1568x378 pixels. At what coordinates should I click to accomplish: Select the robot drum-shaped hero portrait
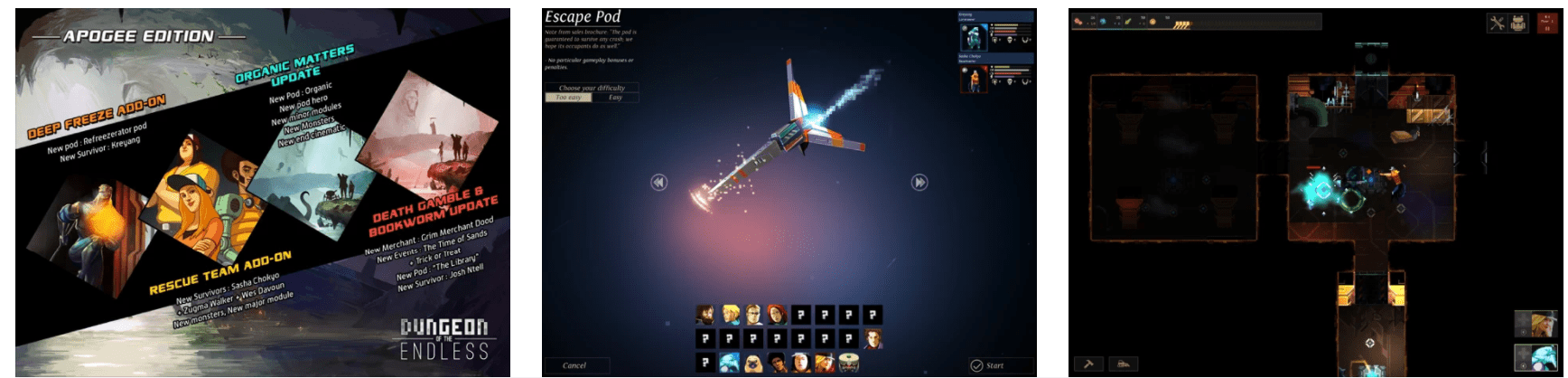pyautogui.click(x=847, y=364)
